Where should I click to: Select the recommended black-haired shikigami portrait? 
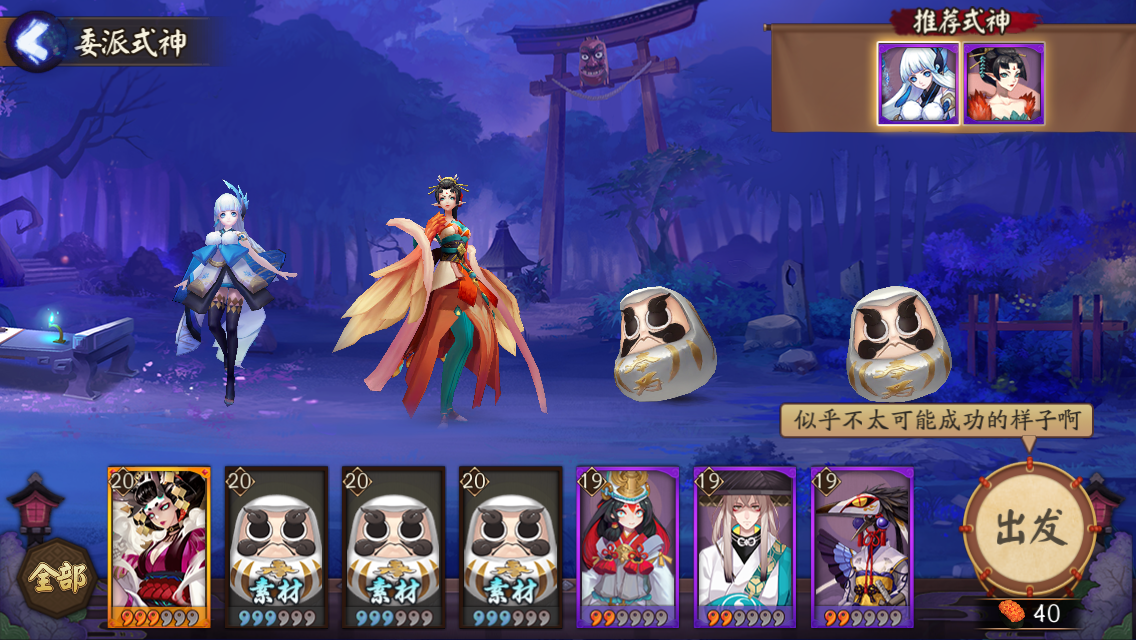[x=1003, y=84]
